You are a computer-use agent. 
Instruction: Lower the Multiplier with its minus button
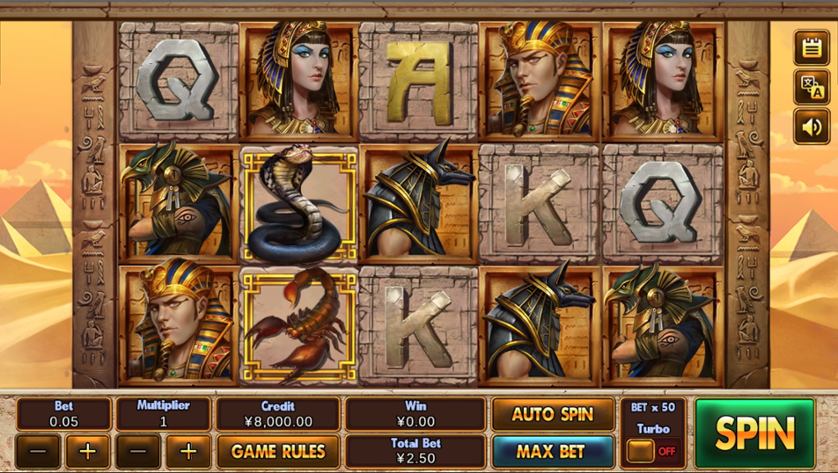tap(138, 451)
